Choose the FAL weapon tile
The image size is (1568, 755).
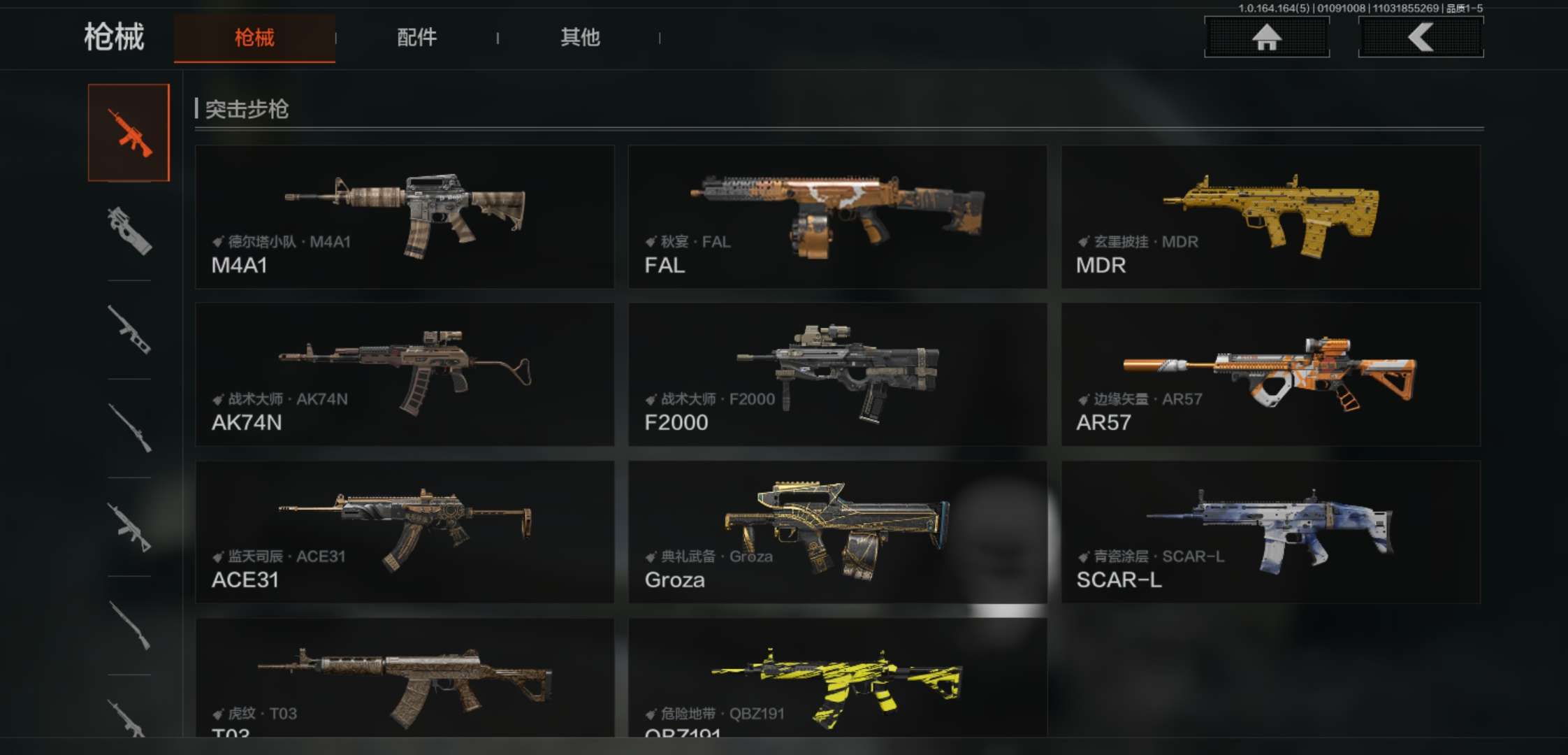pyautogui.click(x=837, y=217)
